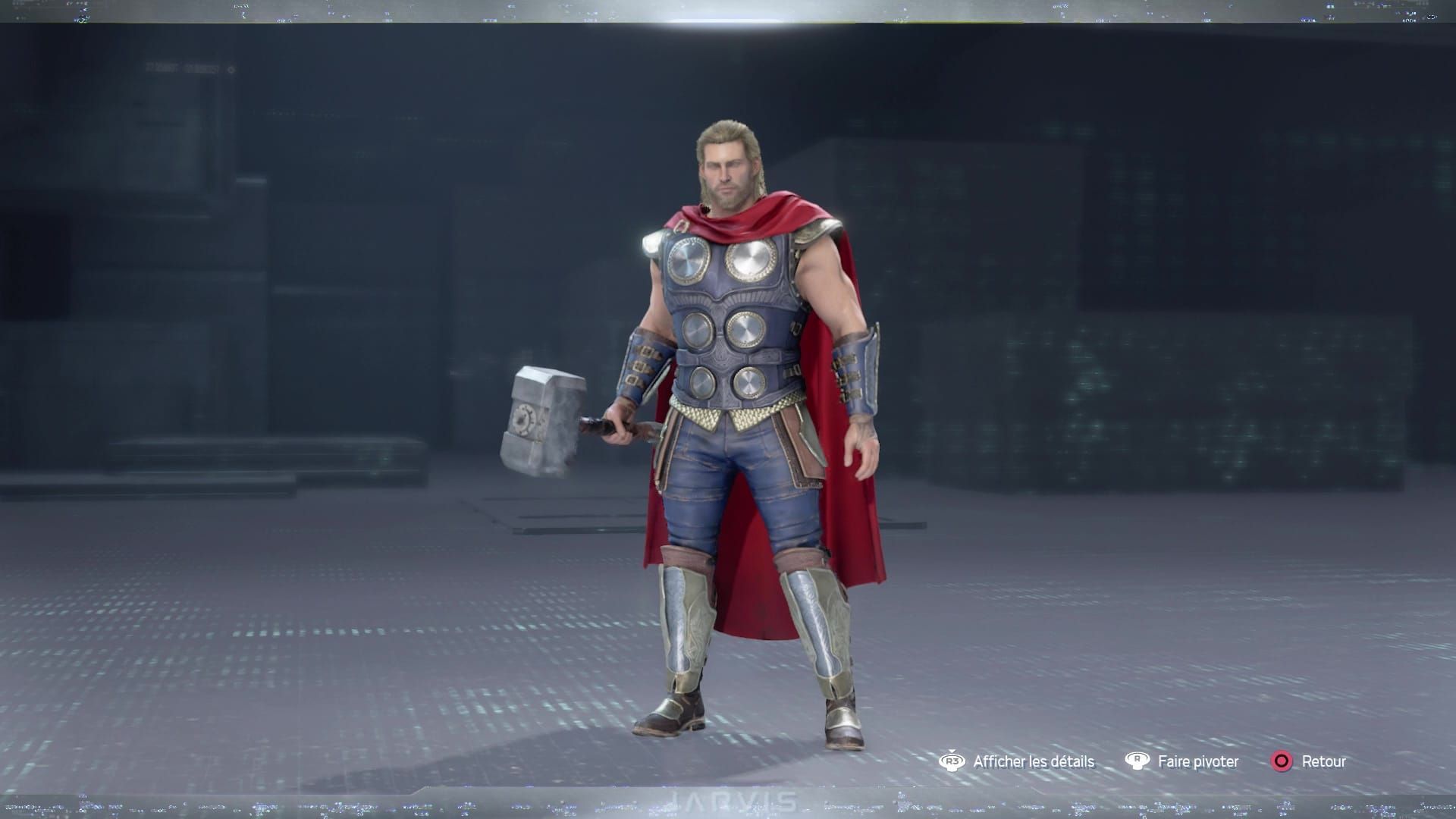This screenshot has height=819, width=1456.
Task: Select Faire pivoter
Action: tap(1198, 761)
